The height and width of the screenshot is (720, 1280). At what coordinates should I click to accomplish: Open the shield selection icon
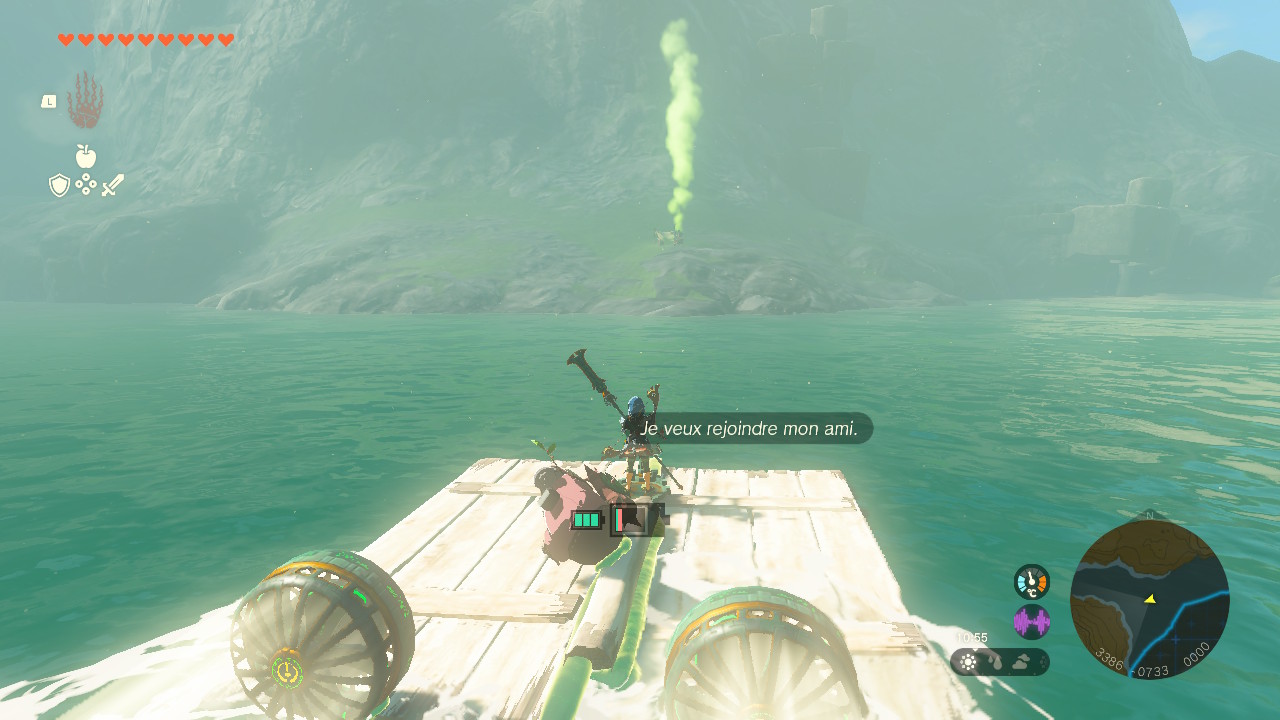(59, 185)
